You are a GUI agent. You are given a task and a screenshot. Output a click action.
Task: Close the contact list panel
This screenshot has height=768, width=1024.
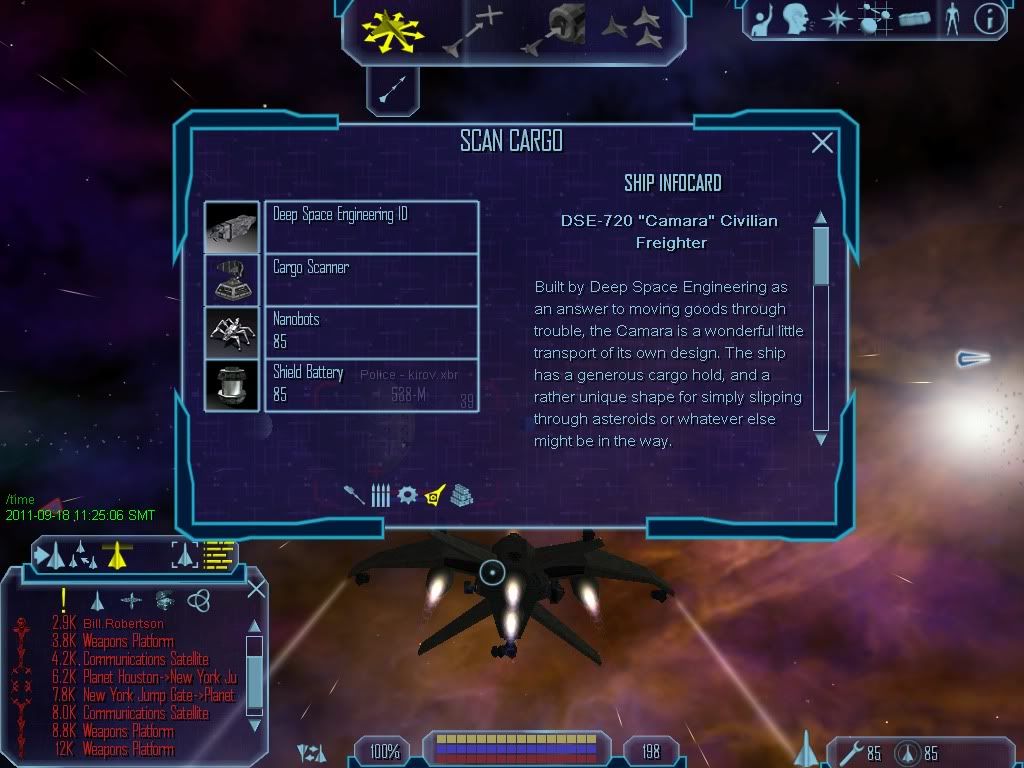pos(256,589)
